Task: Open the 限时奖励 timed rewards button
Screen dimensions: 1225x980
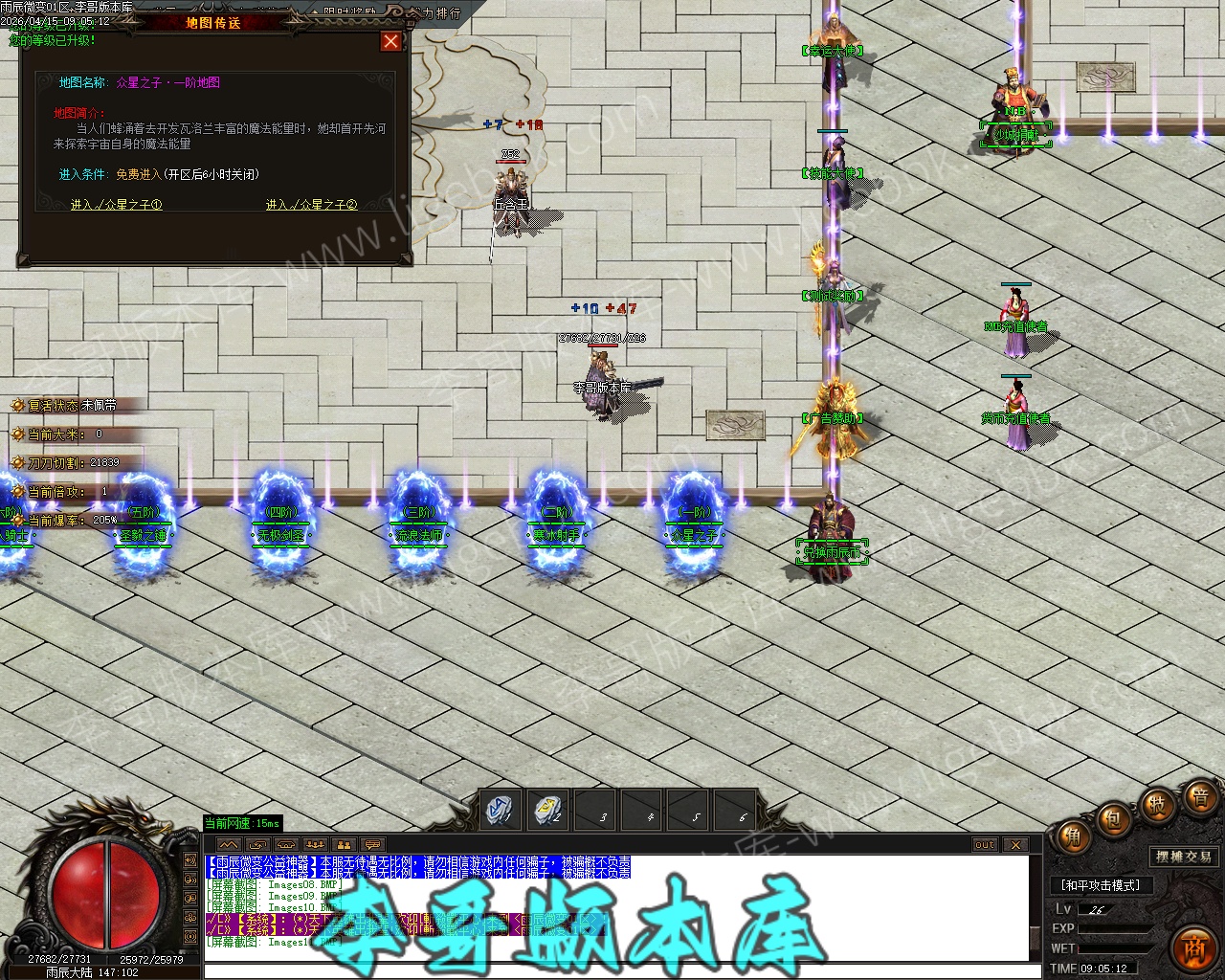Action: point(349,11)
